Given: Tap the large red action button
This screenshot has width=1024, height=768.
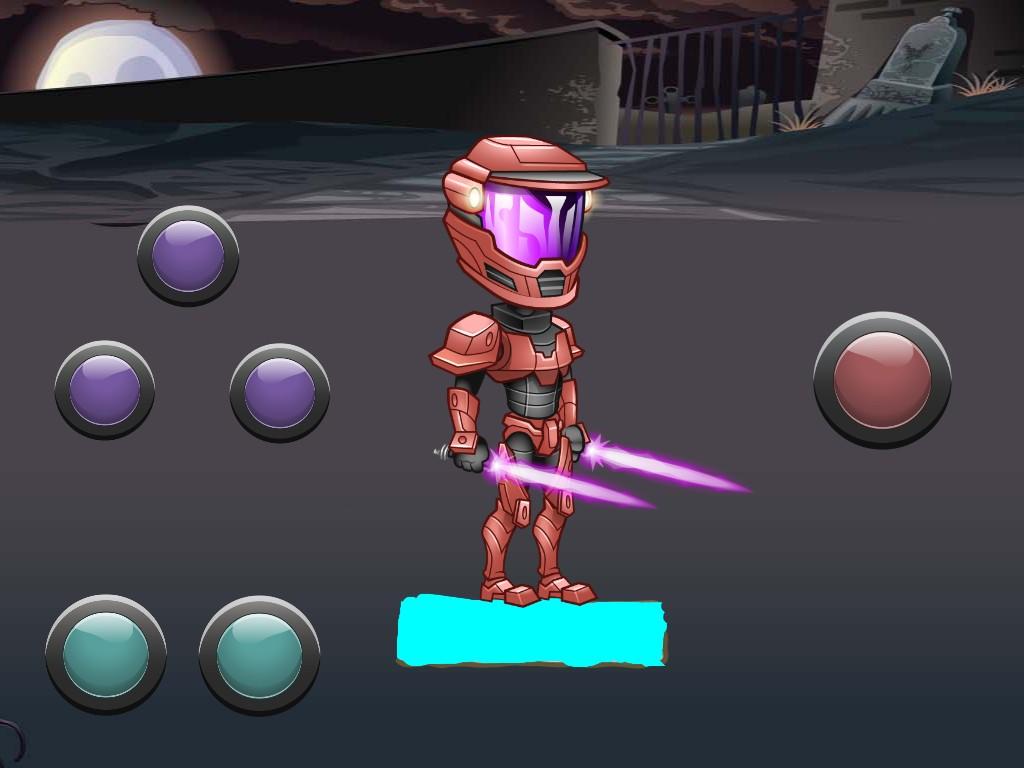Looking at the screenshot, I should click(x=881, y=380).
